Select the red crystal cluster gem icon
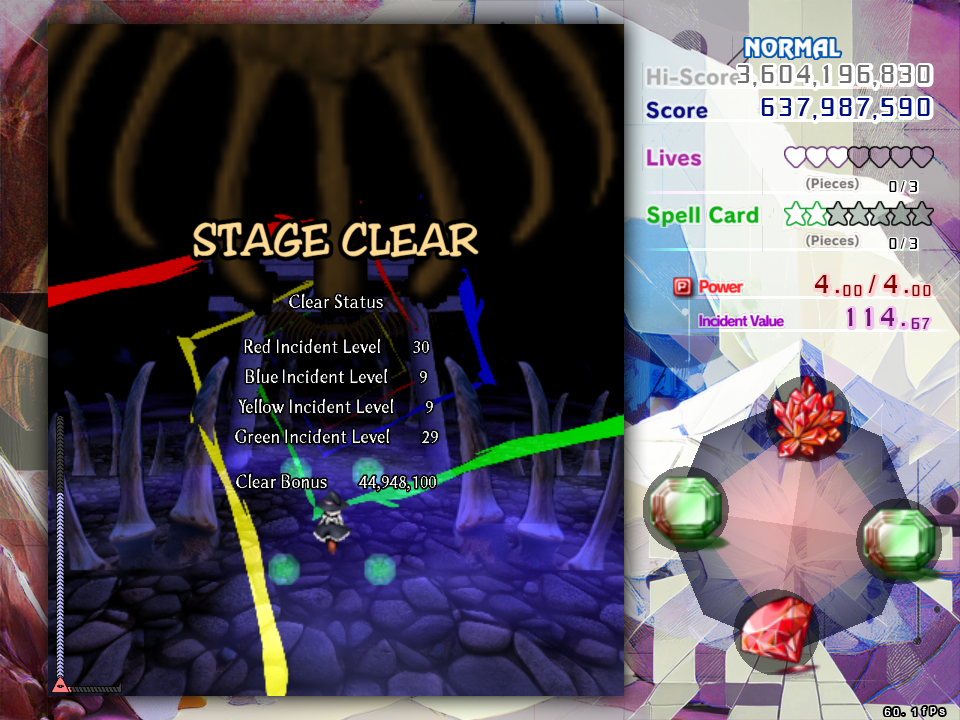The image size is (960, 720). coord(808,418)
